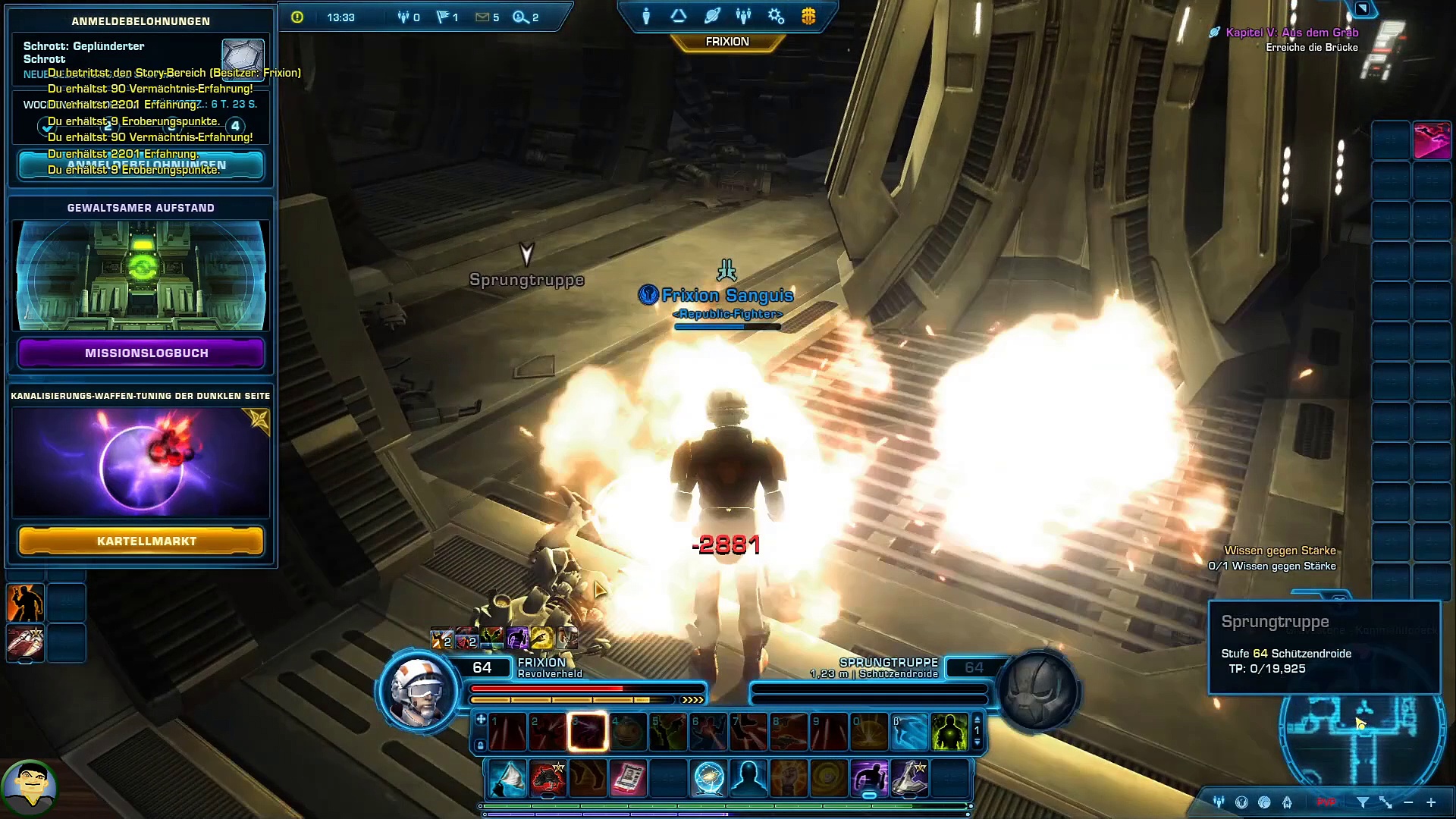Open the mail envelope icon

pos(482,17)
